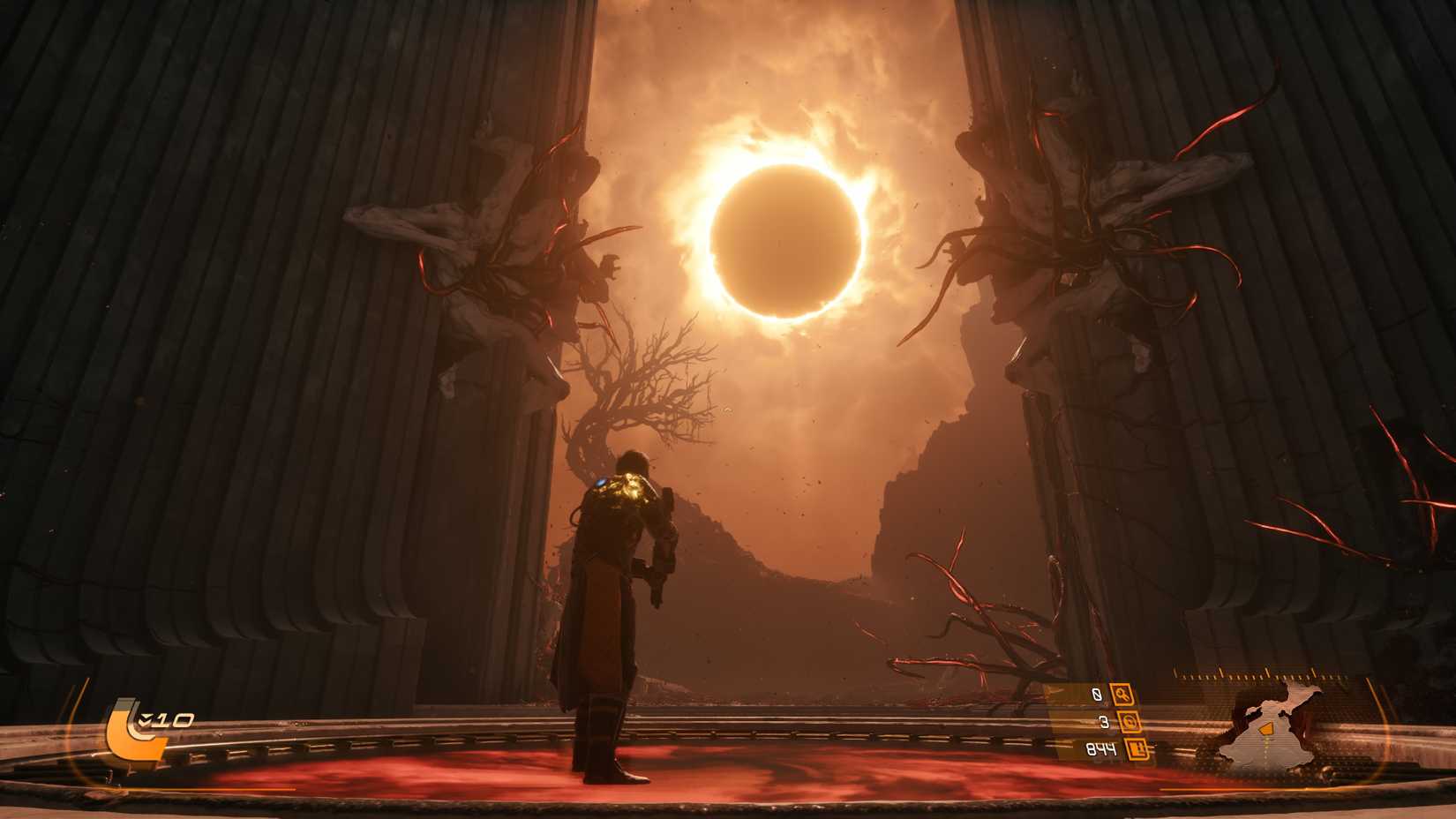Click the exclamation-mark currency icon beside "844"
This screenshot has height=819, width=1456.
tap(1137, 750)
